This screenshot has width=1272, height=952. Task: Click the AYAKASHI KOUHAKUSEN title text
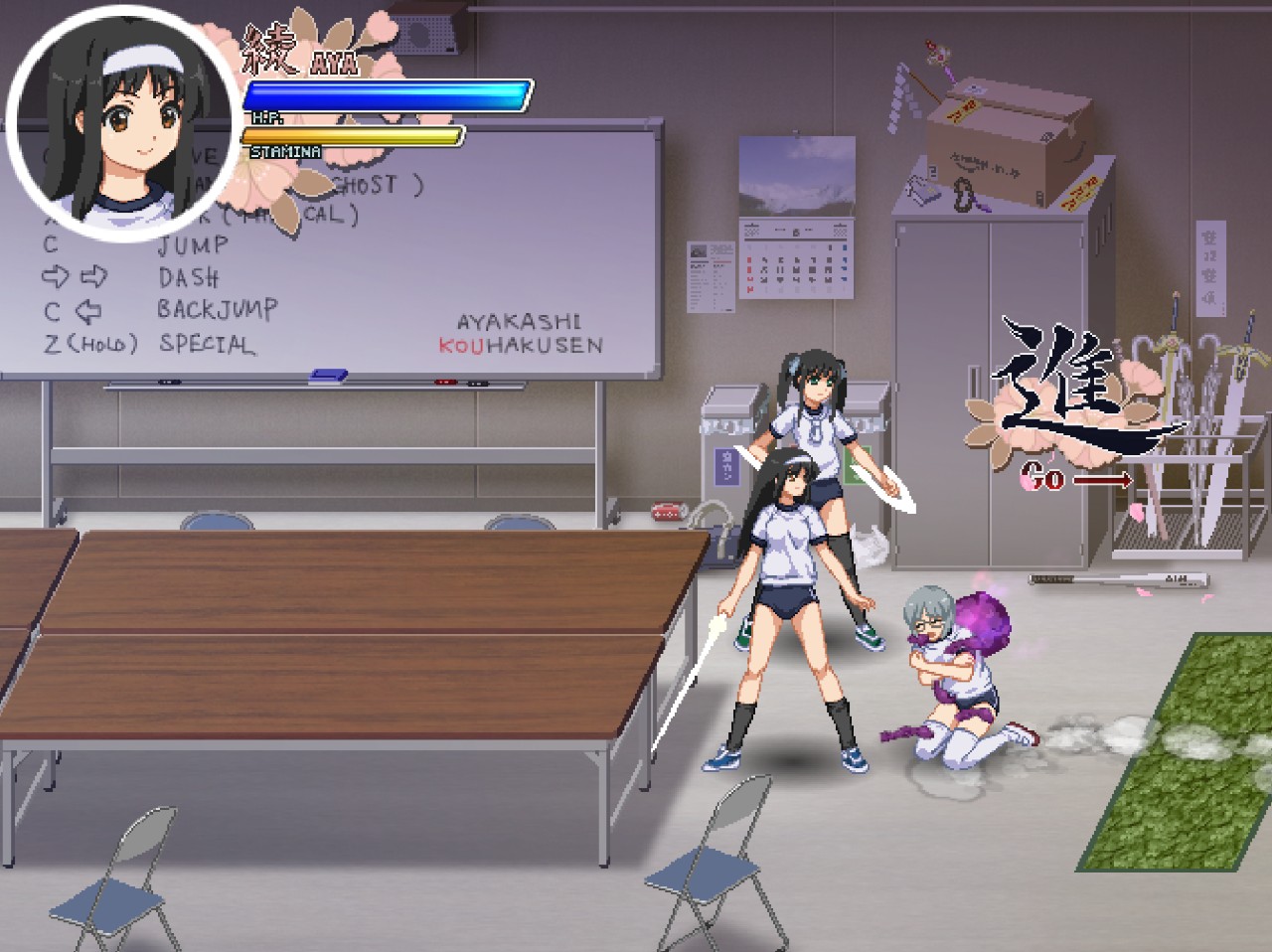[519, 333]
